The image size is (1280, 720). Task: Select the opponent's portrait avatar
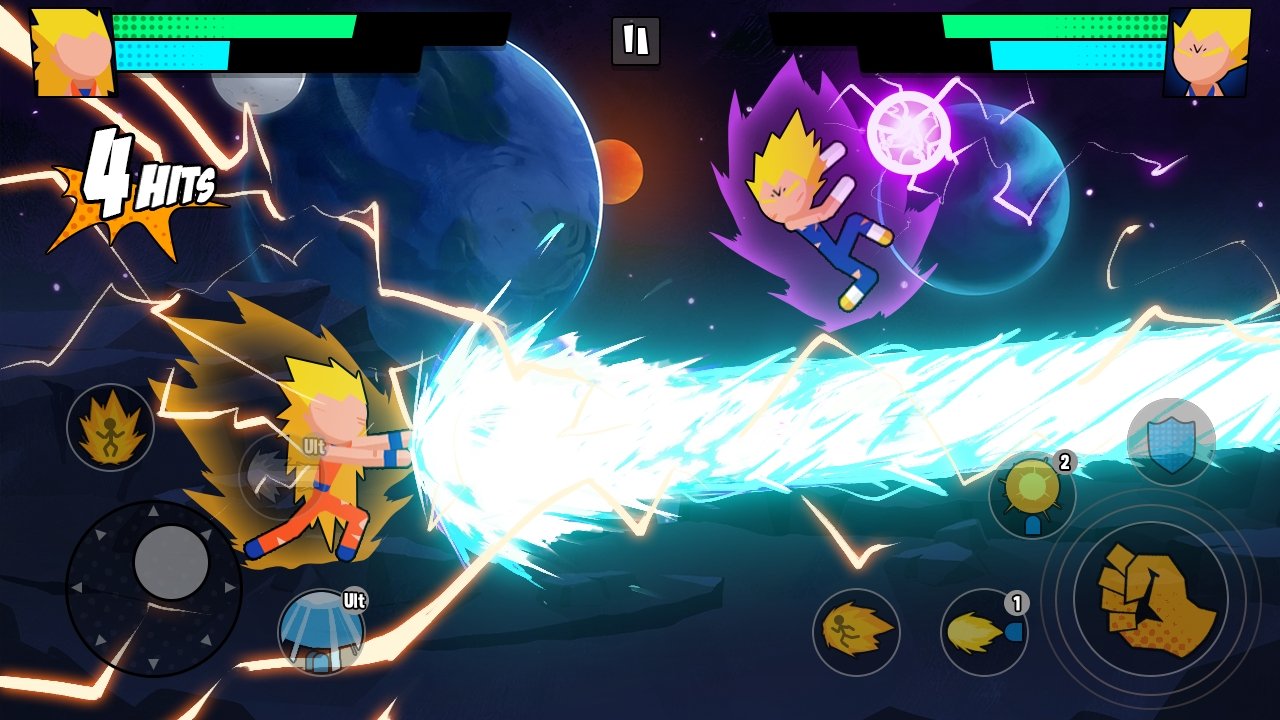pos(1207,52)
